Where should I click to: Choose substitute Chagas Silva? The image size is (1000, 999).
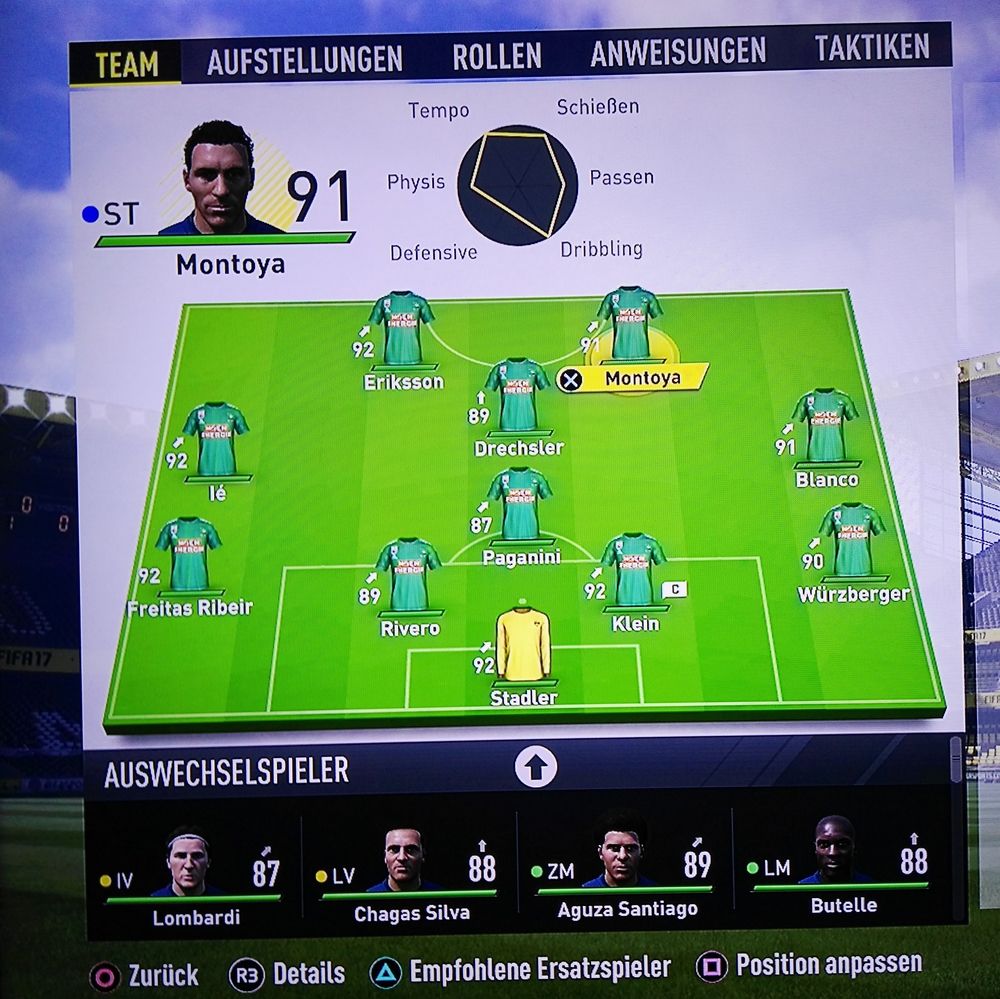click(x=410, y=872)
